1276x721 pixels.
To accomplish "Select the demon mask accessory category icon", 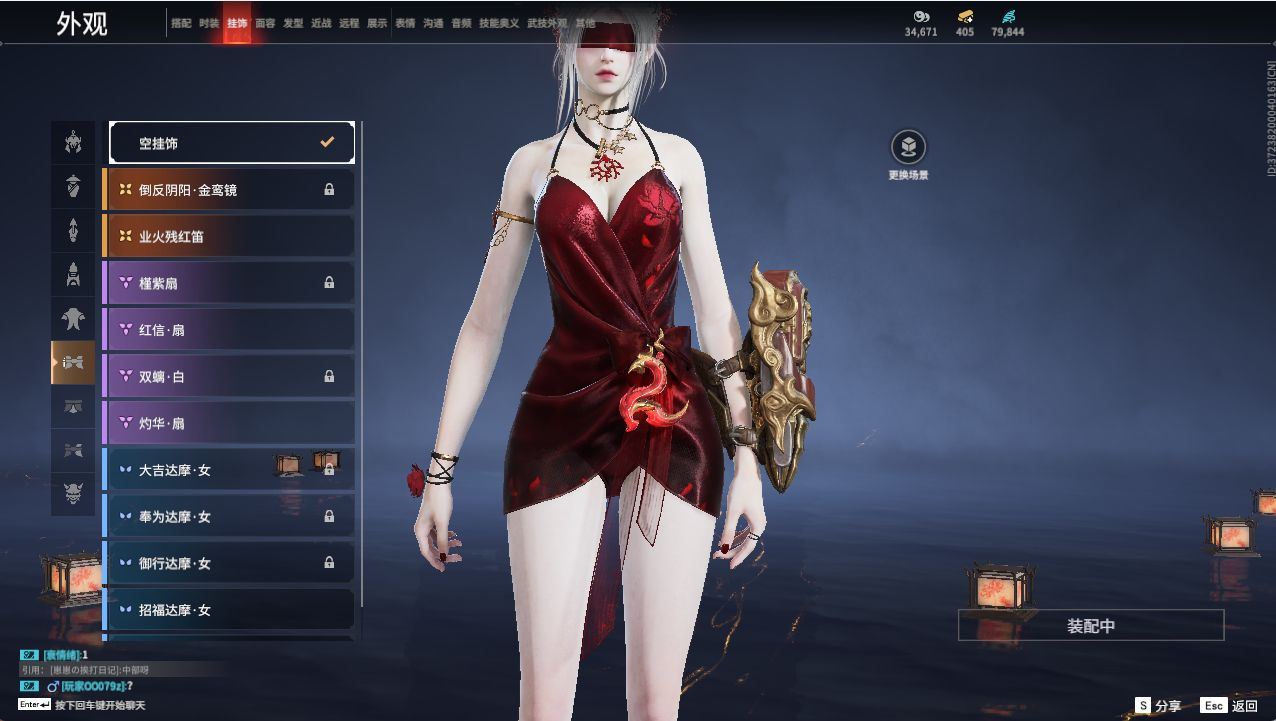I will tap(73, 494).
